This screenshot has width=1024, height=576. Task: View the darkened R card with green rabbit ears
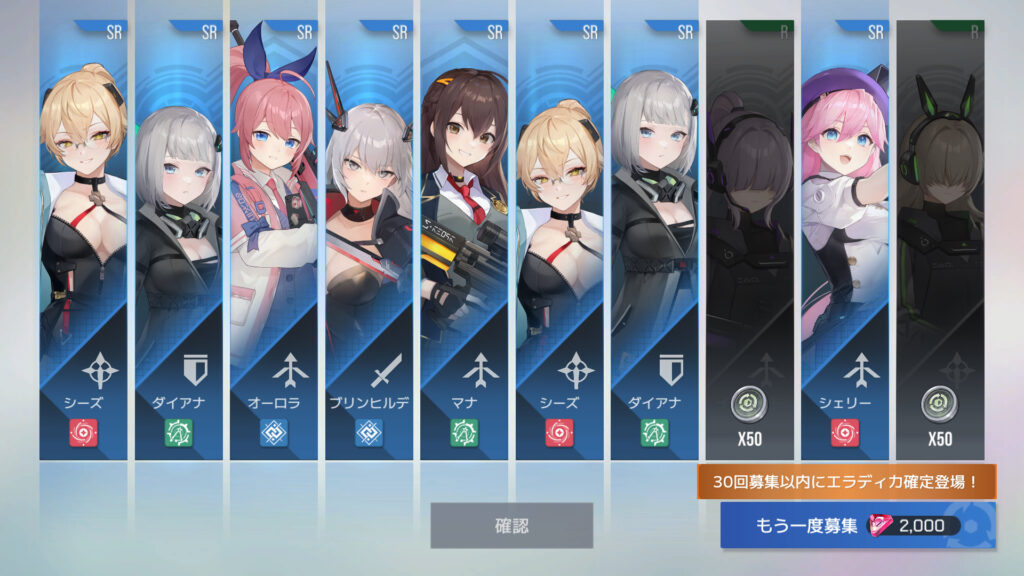click(x=940, y=240)
